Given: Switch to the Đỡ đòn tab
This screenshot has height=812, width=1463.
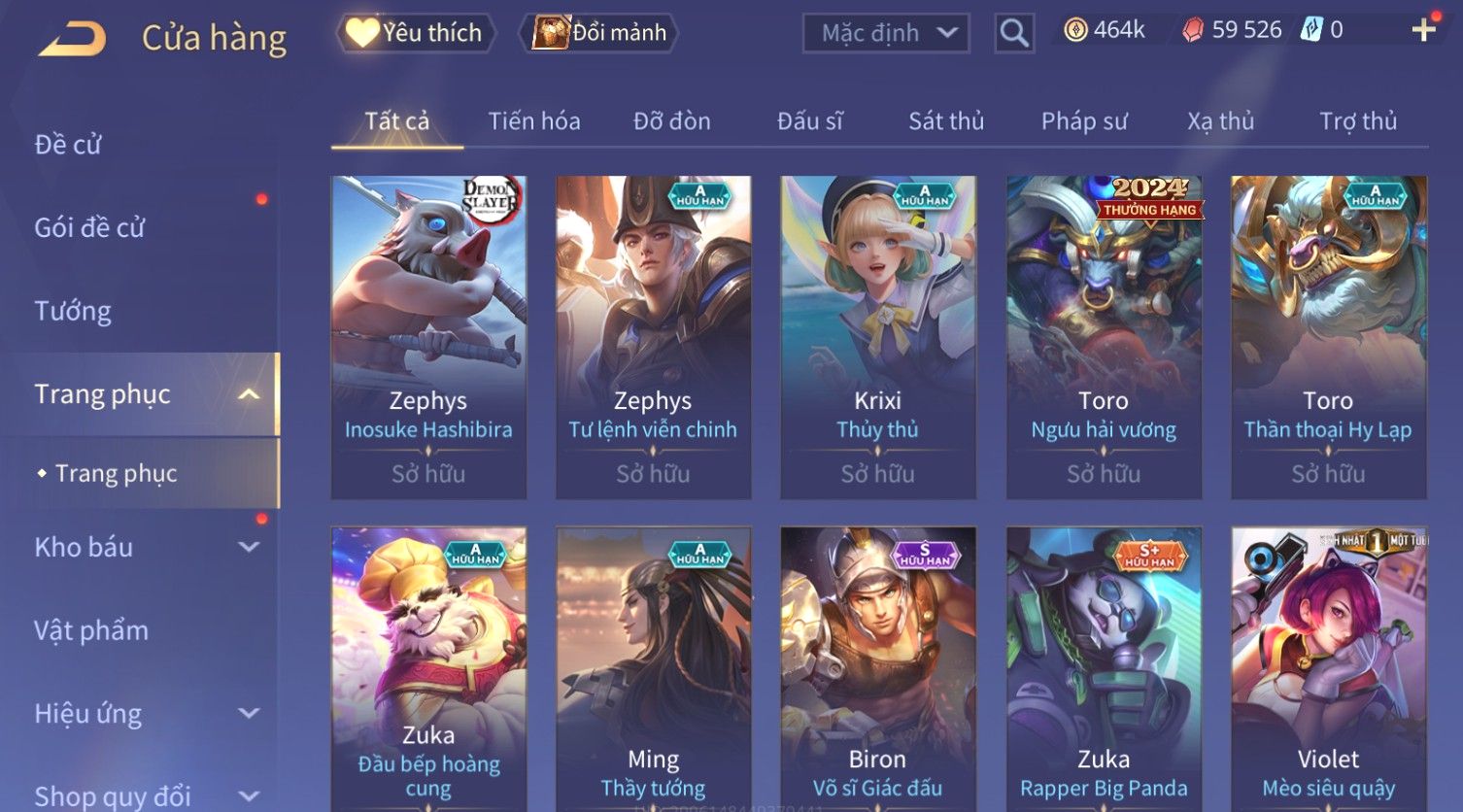Looking at the screenshot, I should pyautogui.click(x=672, y=121).
